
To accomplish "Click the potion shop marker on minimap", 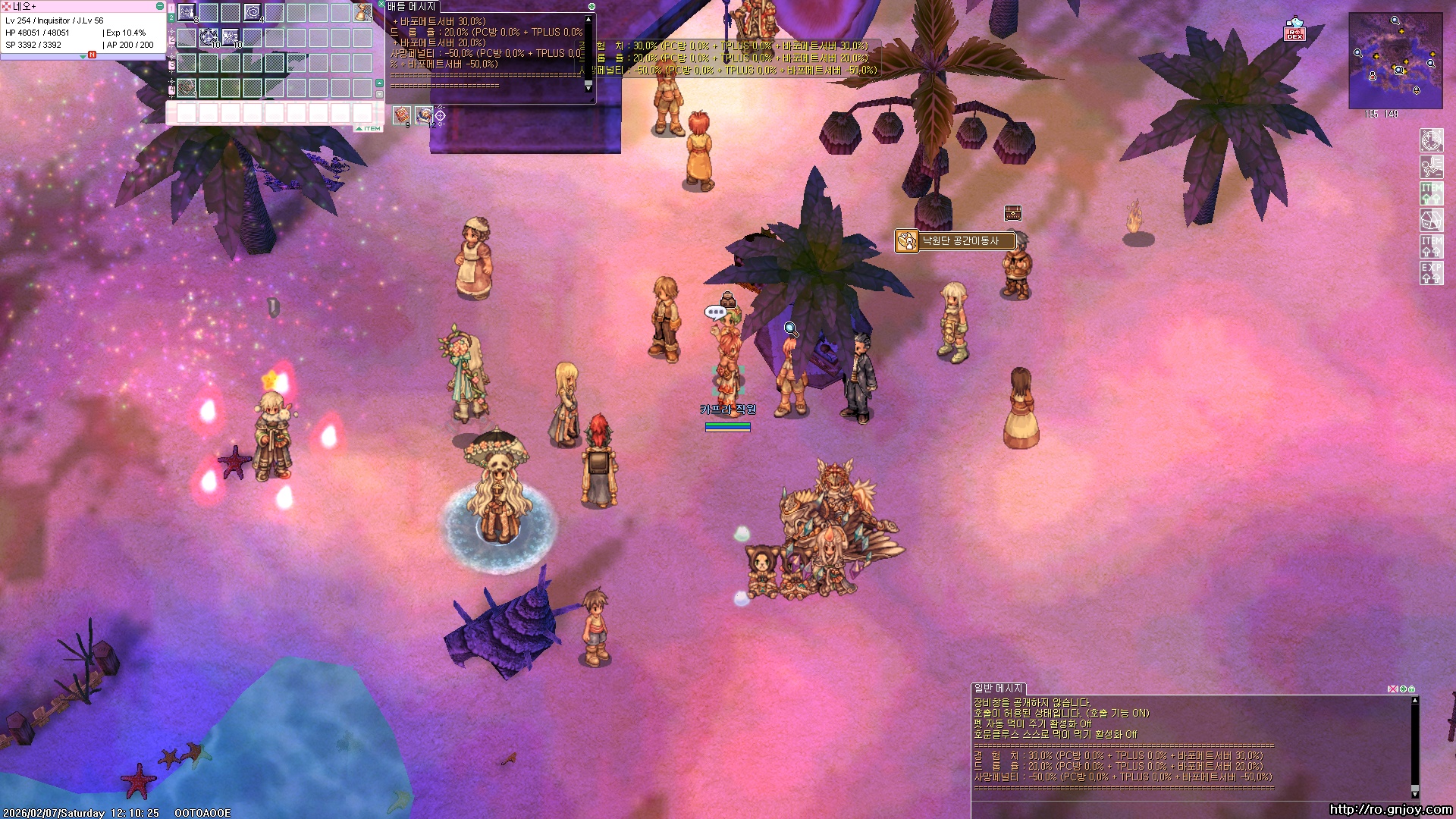I will tap(1373, 77).
